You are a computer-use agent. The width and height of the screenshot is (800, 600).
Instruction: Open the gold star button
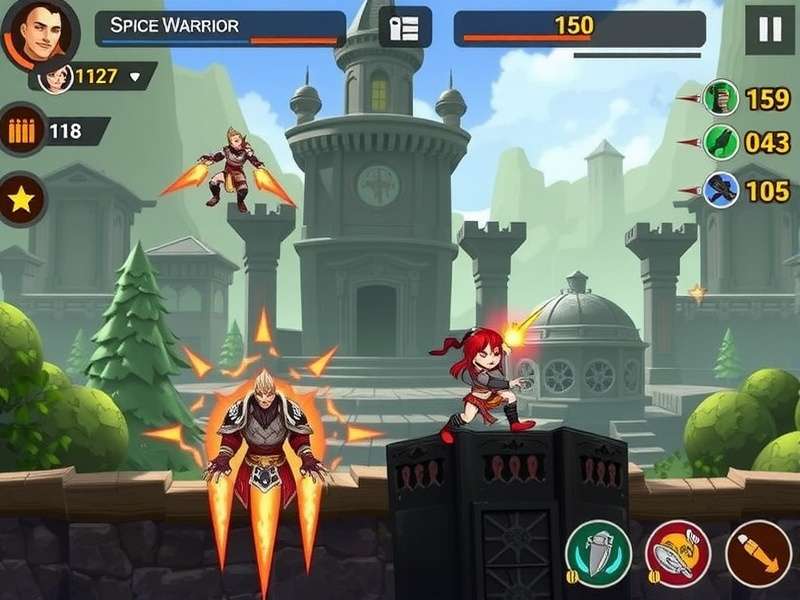22,197
